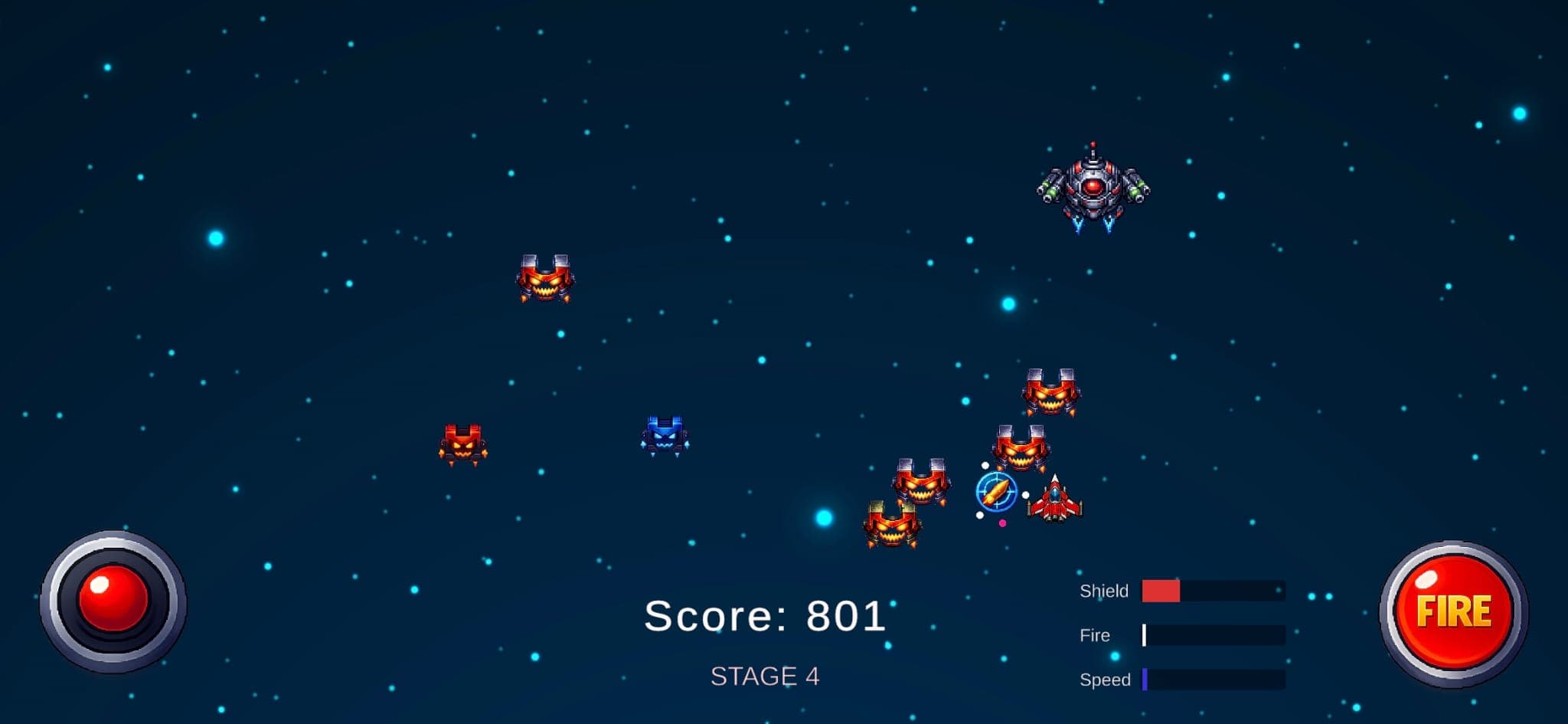Click the pink dot beside the player ship

tap(1002, 523)
